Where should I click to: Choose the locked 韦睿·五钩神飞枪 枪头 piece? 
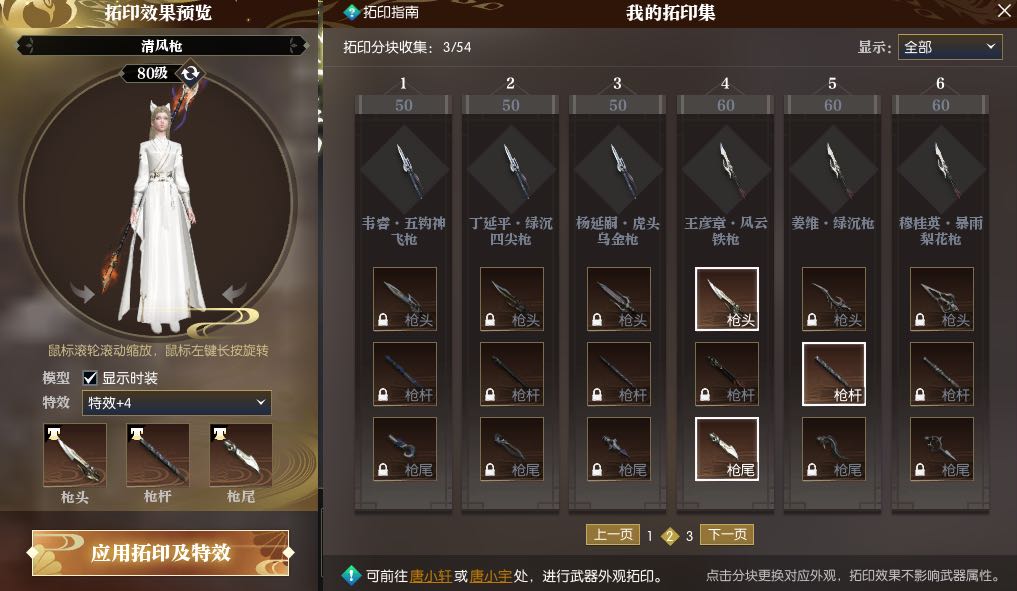pos(404,299)
